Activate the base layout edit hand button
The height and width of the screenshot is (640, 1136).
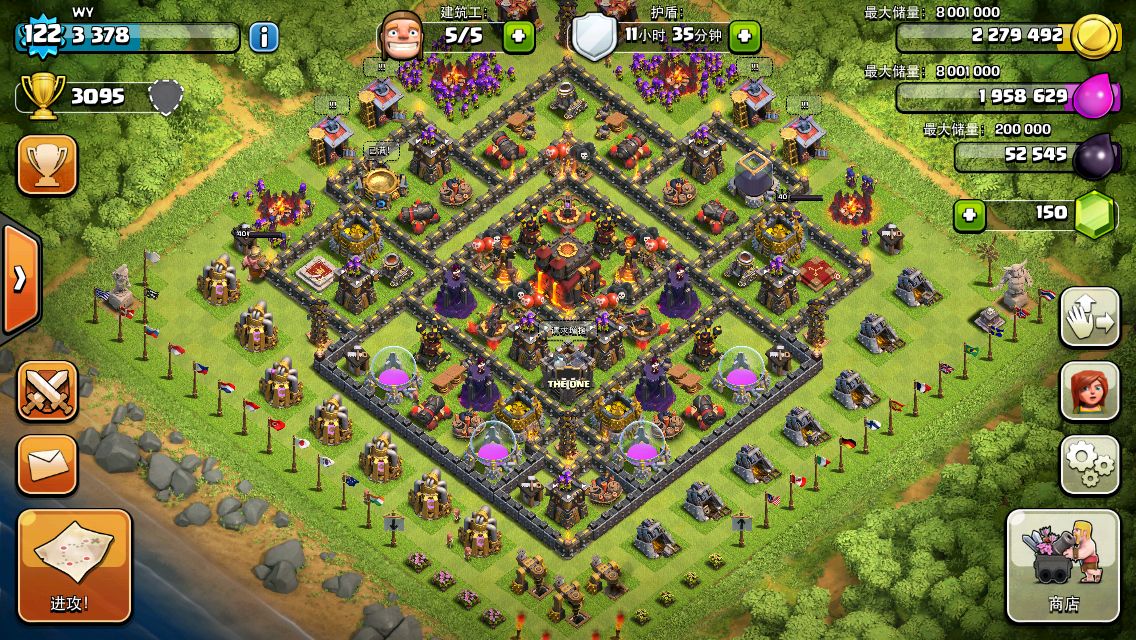pyautogui.click(x=1089, y=317)
